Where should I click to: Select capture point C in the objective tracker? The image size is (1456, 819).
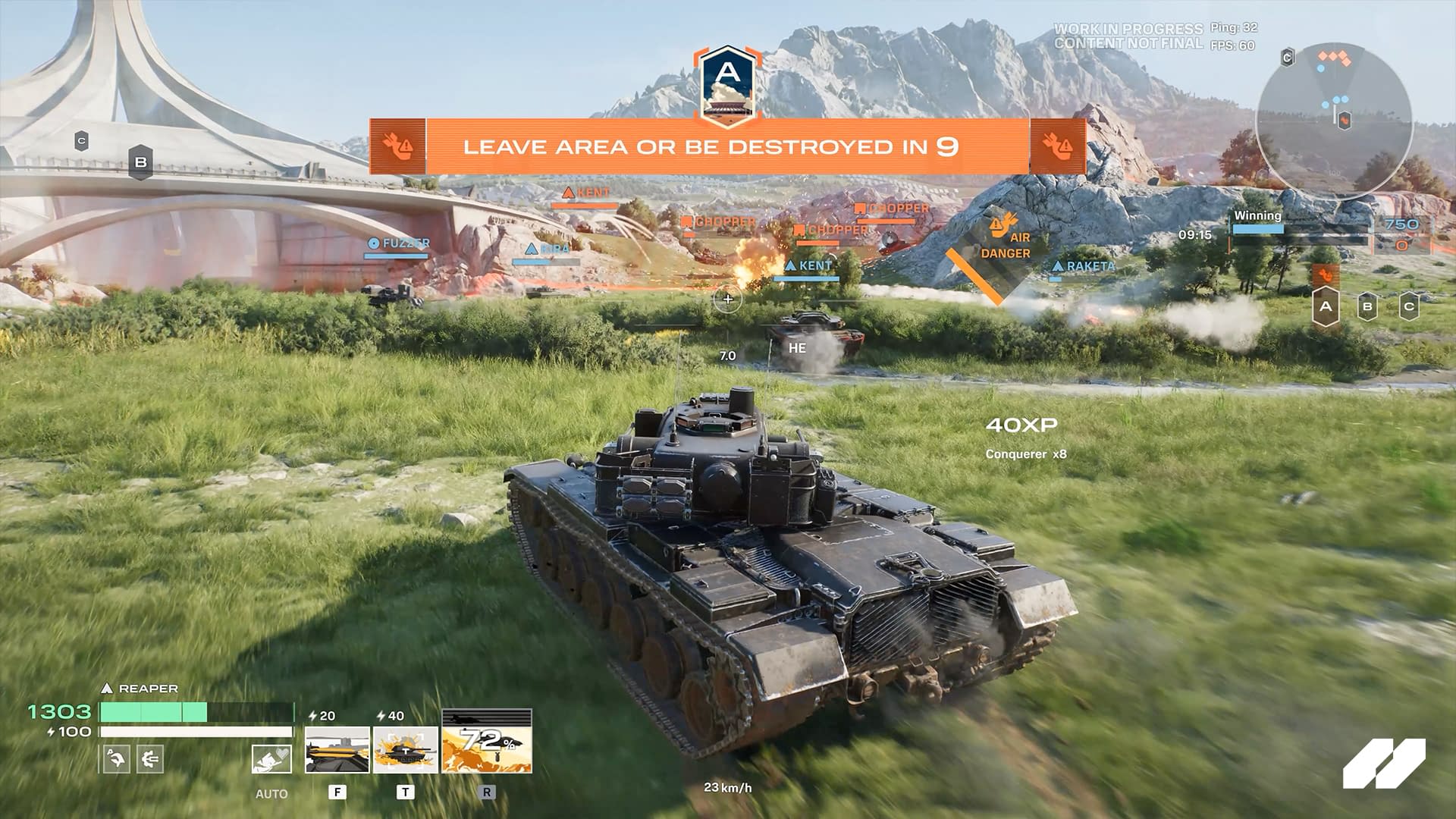pos(1409,307)
